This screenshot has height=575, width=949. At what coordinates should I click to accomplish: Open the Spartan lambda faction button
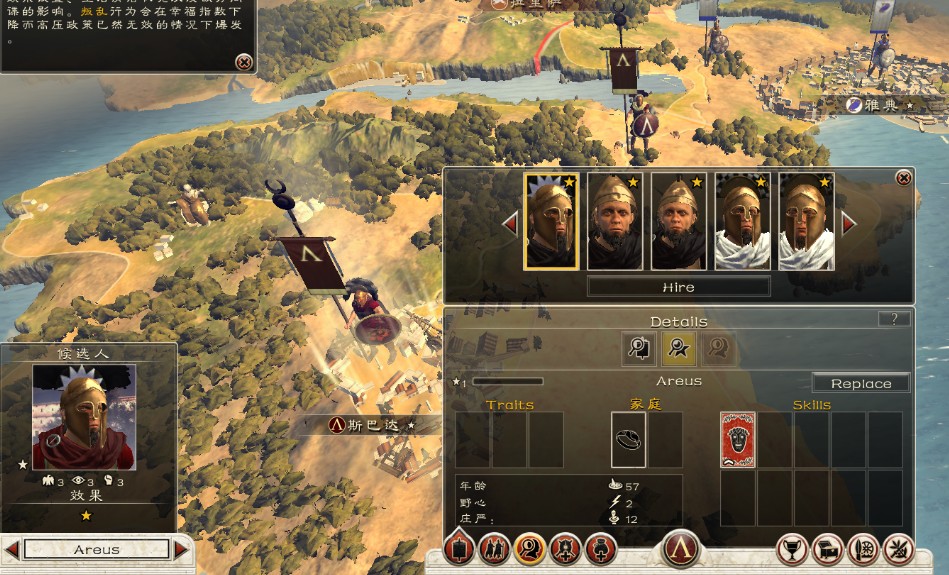click(x=681, y=550)
